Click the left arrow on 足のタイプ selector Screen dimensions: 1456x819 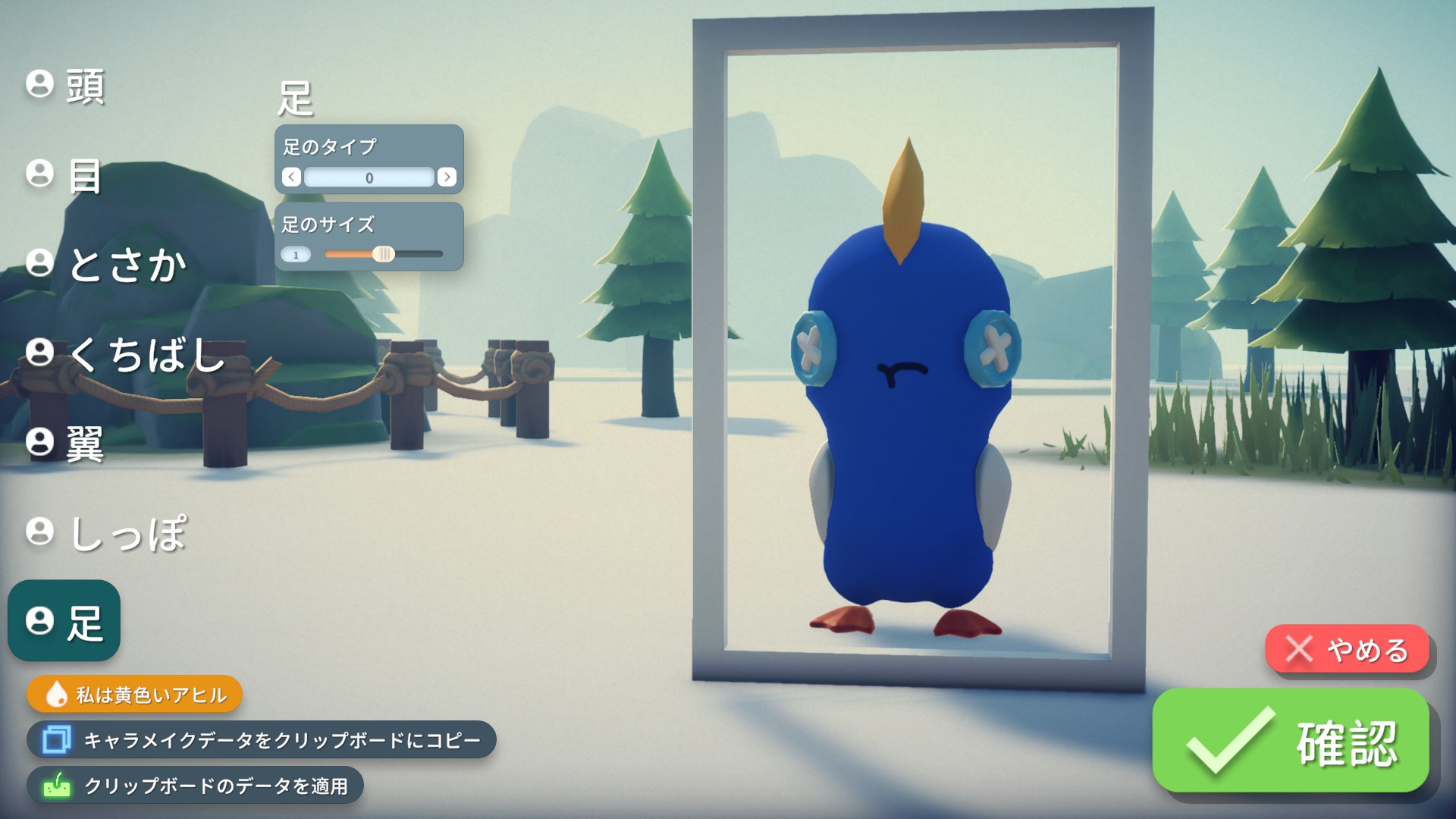point(290,177)
